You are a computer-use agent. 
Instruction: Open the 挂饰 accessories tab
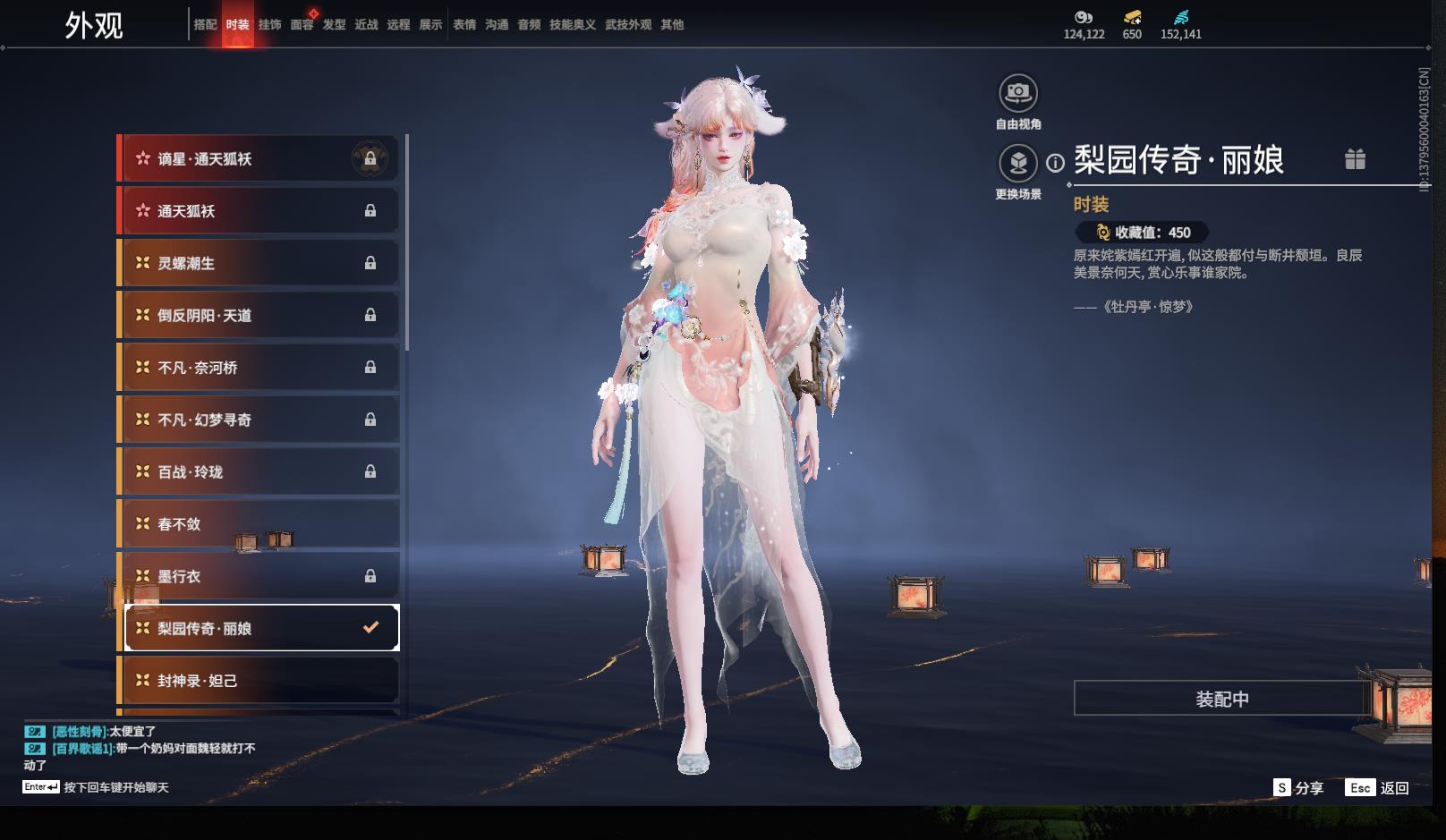point(269,25)
